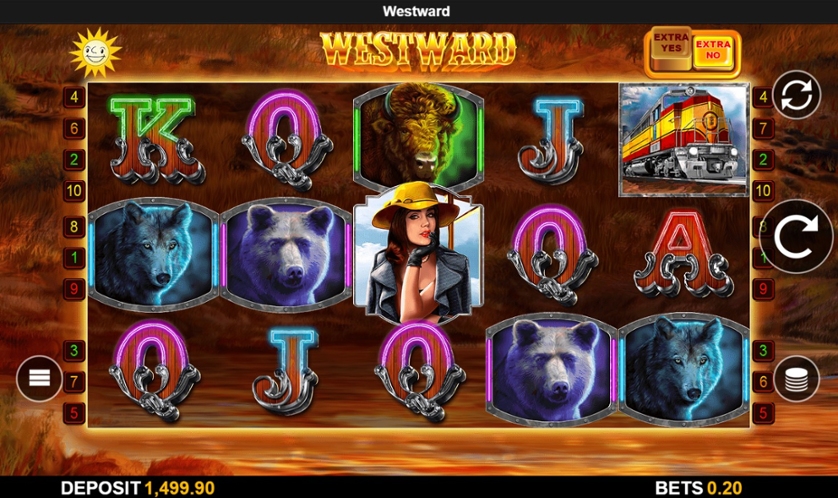Open bet settings with the coin stack icon
Viewport: 838px width, 498px height.
[796, 378]
